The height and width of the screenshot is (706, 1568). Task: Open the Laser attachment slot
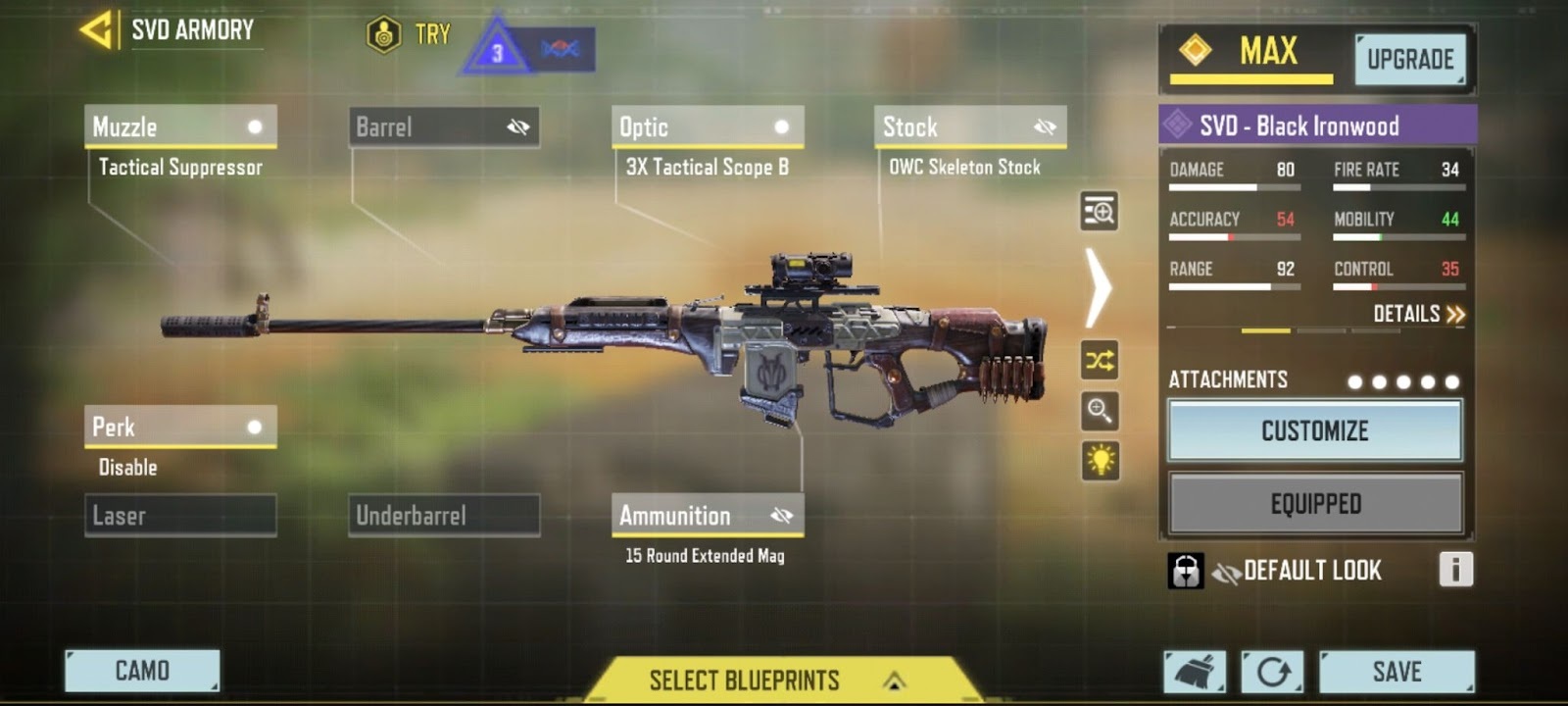pos(180,516)
